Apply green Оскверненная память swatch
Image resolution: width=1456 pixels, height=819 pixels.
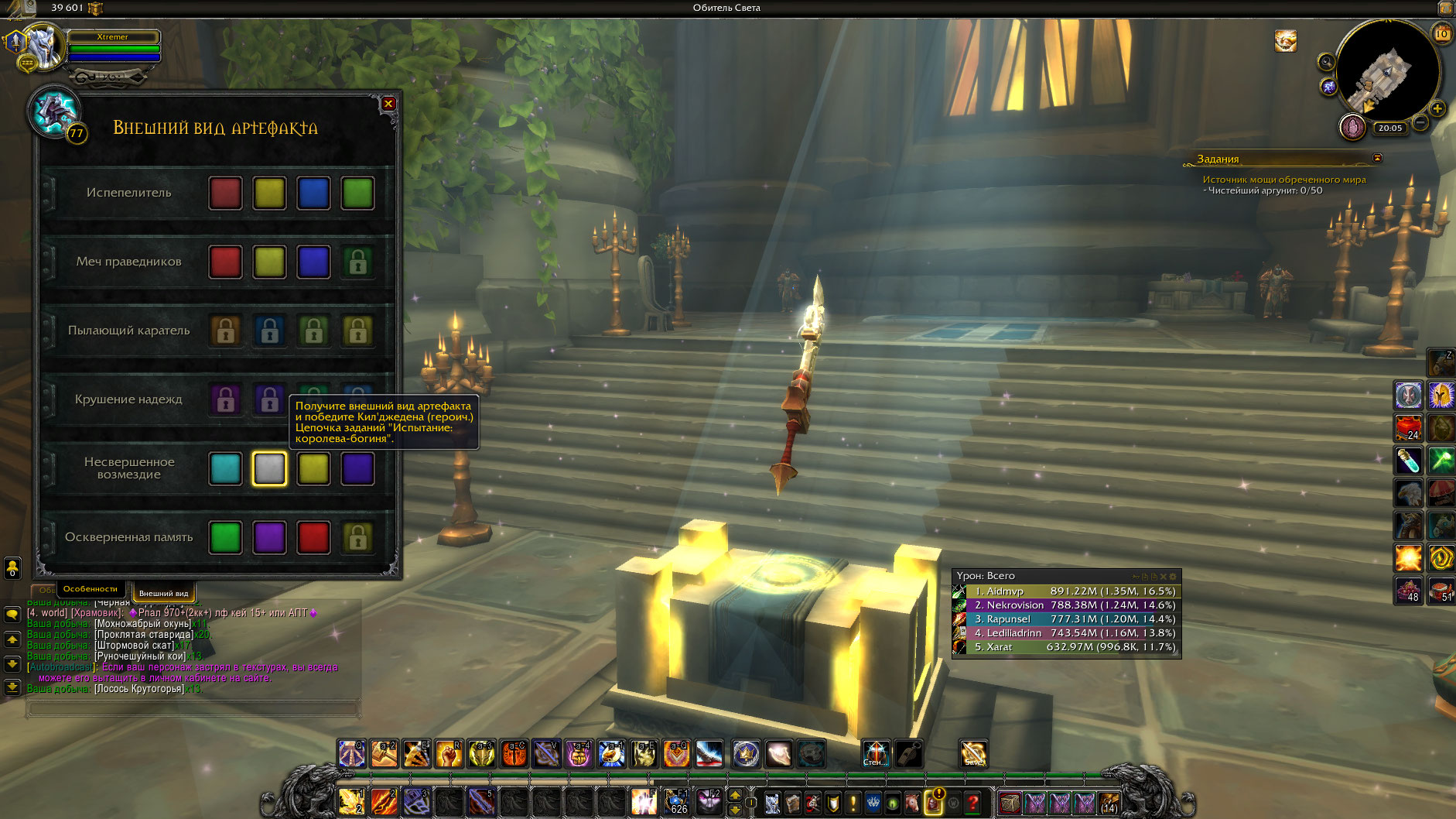point(225,538)
